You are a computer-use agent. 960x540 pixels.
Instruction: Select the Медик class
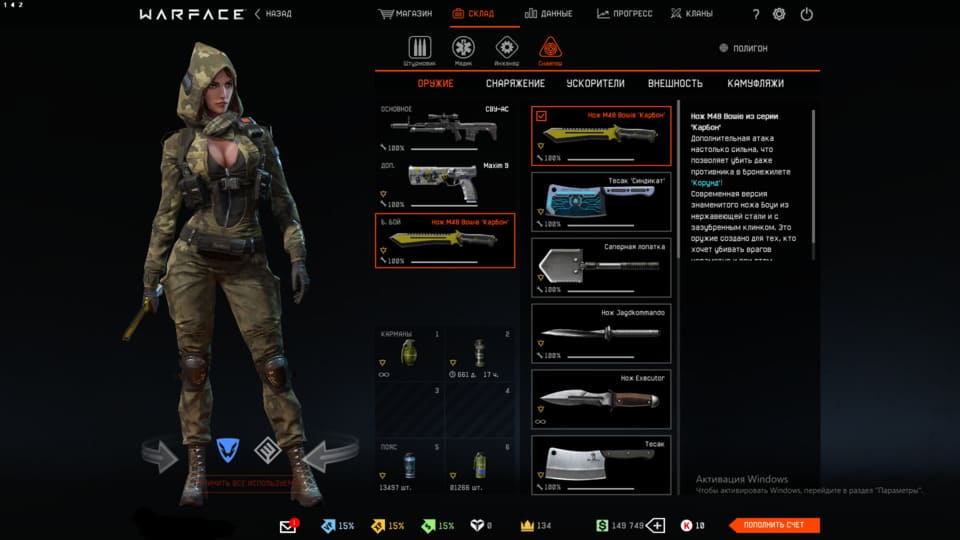click(x=463, y=50)
